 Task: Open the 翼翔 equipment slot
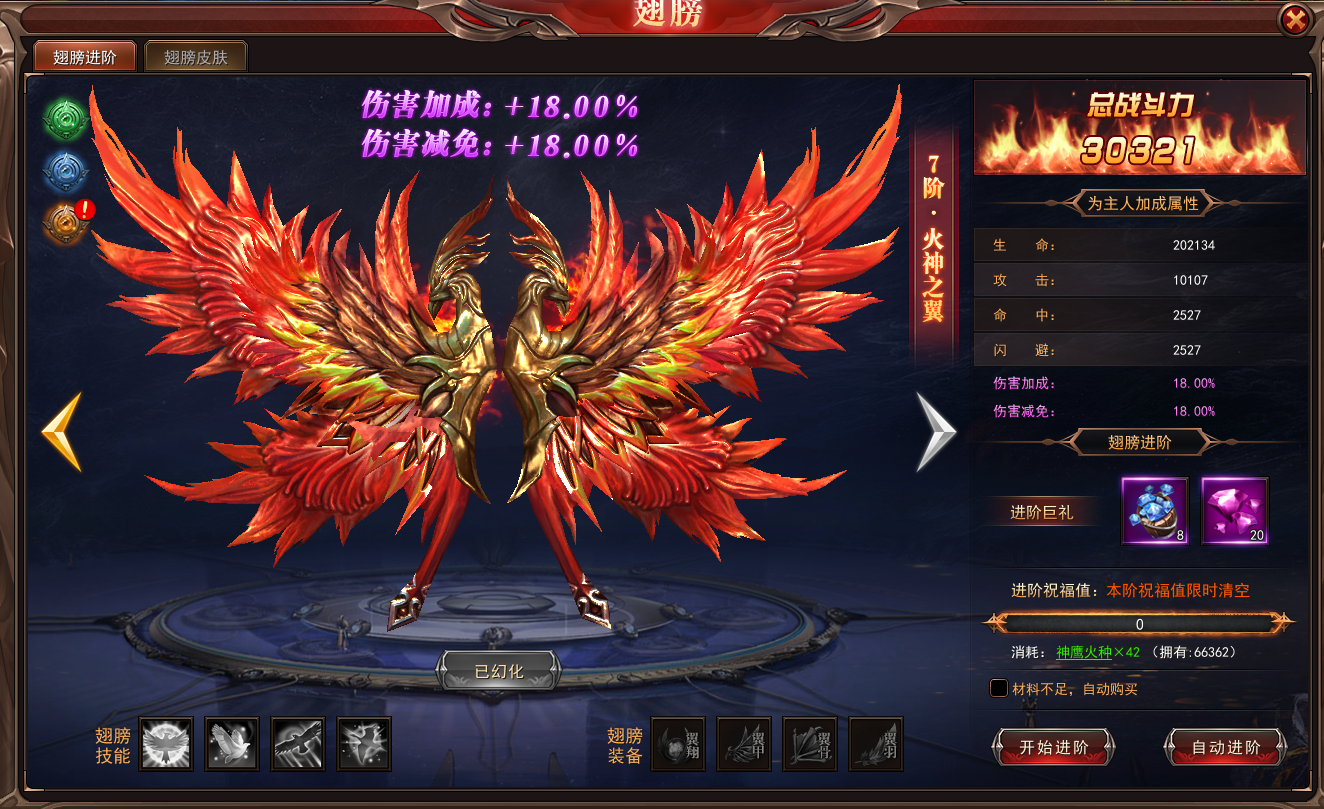tap(678, 743)
